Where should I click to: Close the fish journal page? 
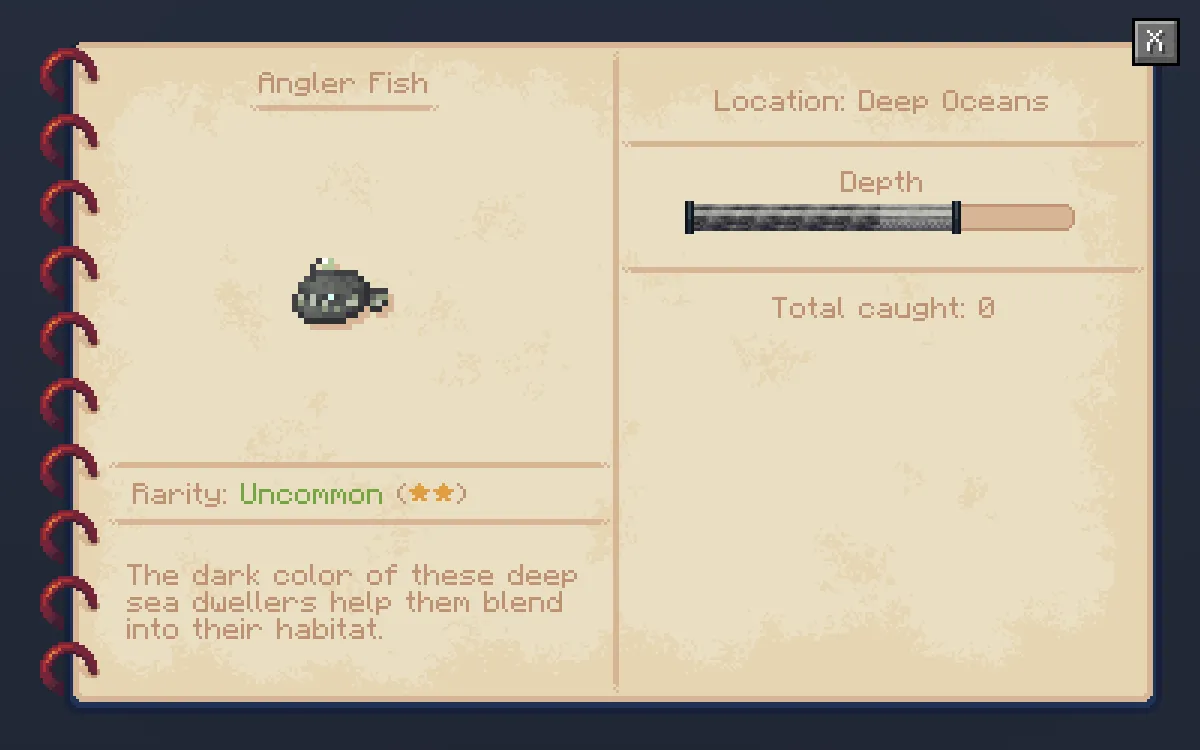[1155, 42]
